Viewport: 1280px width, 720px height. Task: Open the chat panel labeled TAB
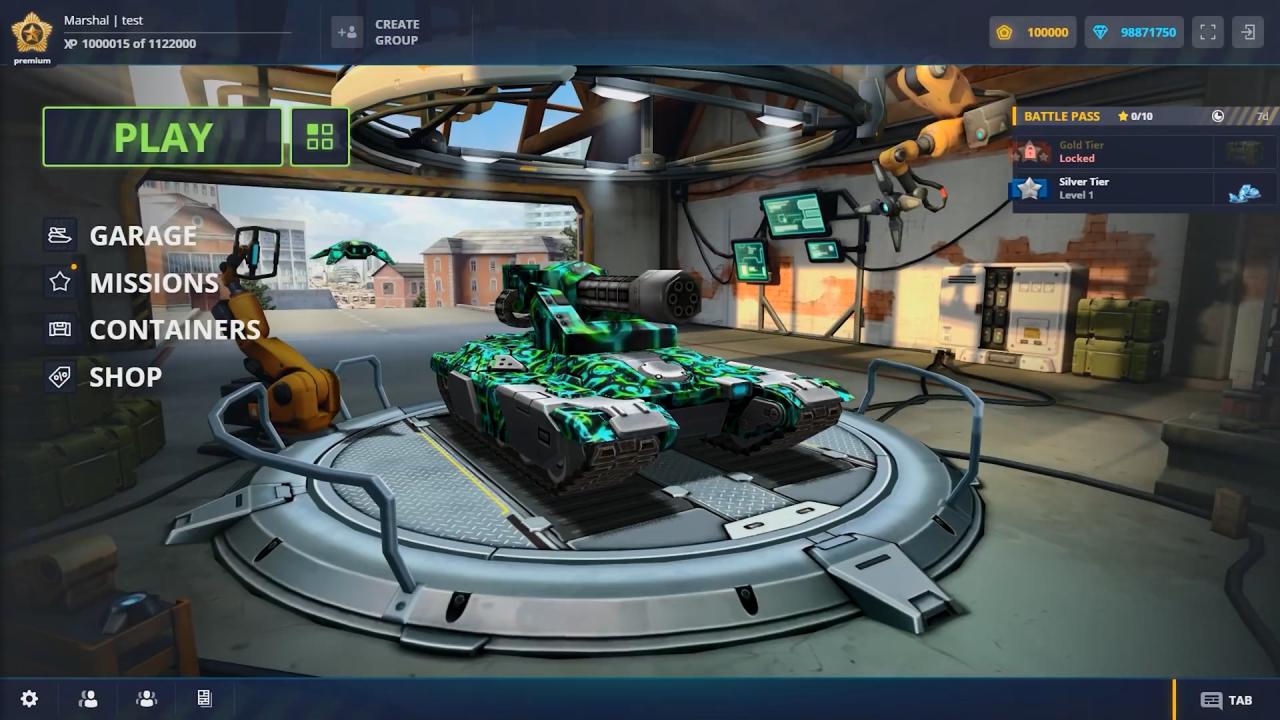[x=1227, y=700]
